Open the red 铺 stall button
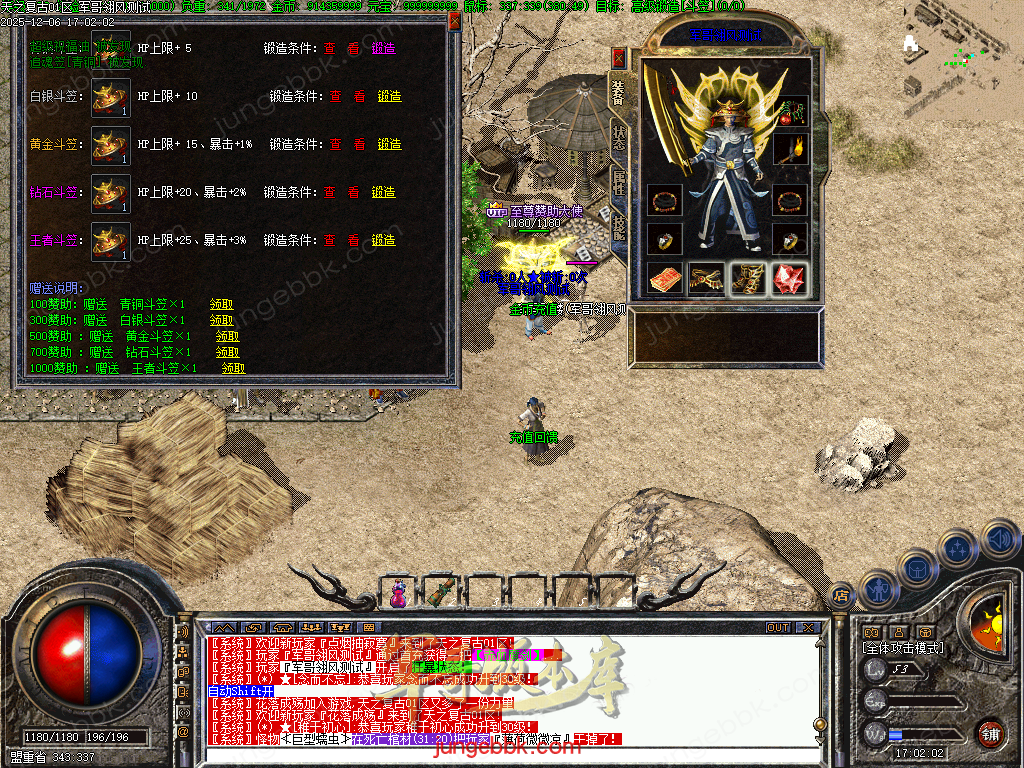This screenshot has width=1024, height=768. tap(990, 732)
